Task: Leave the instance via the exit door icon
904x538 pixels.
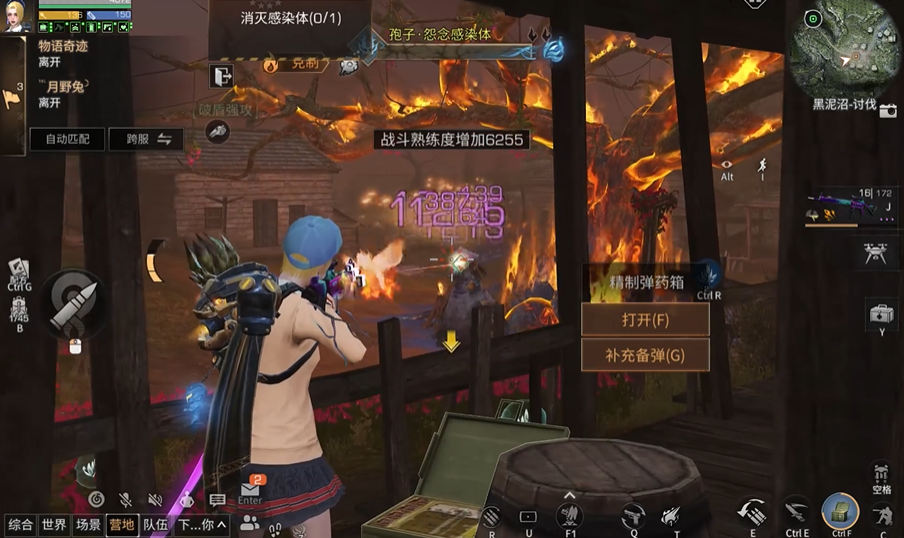Action: click(221, 75)
